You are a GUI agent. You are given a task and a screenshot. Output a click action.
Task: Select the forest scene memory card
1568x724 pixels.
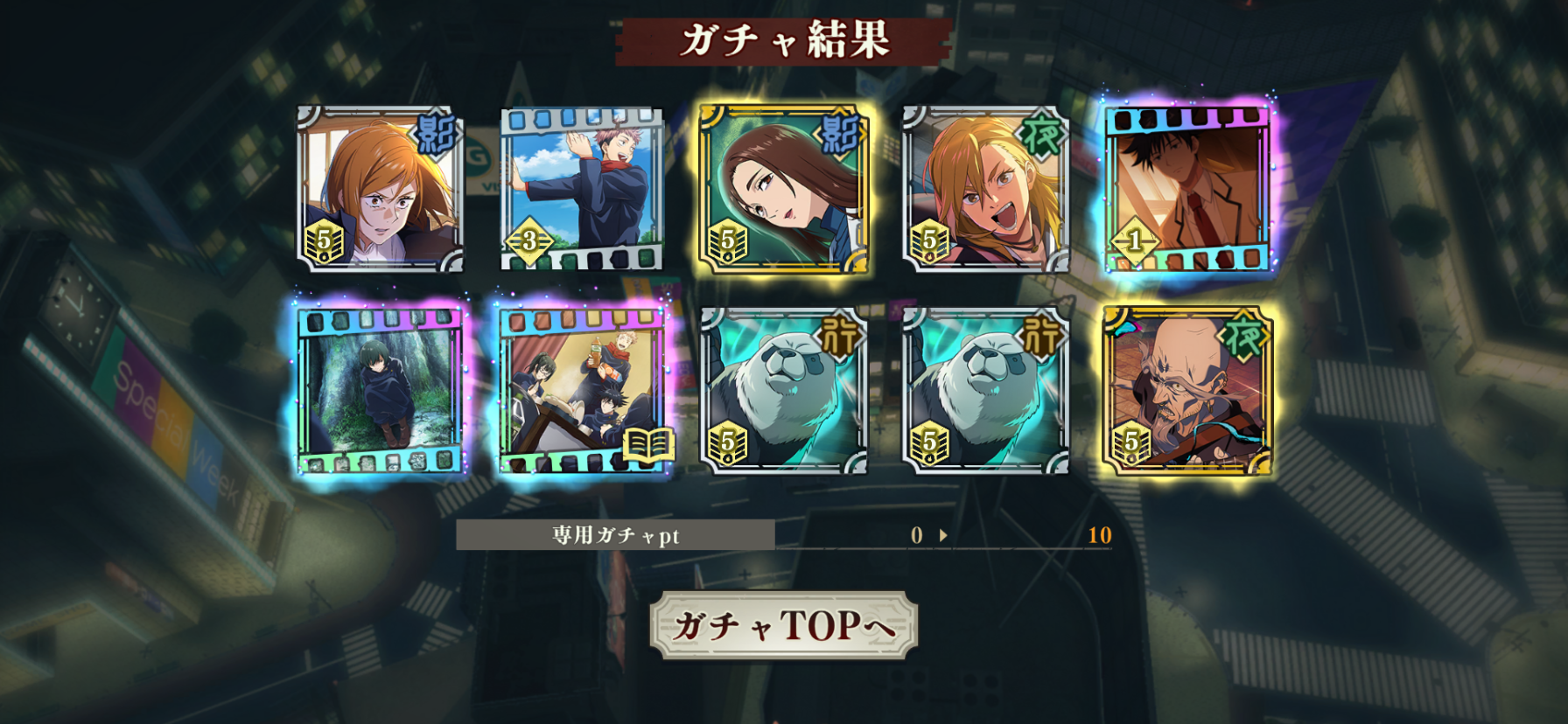[380, 390]
